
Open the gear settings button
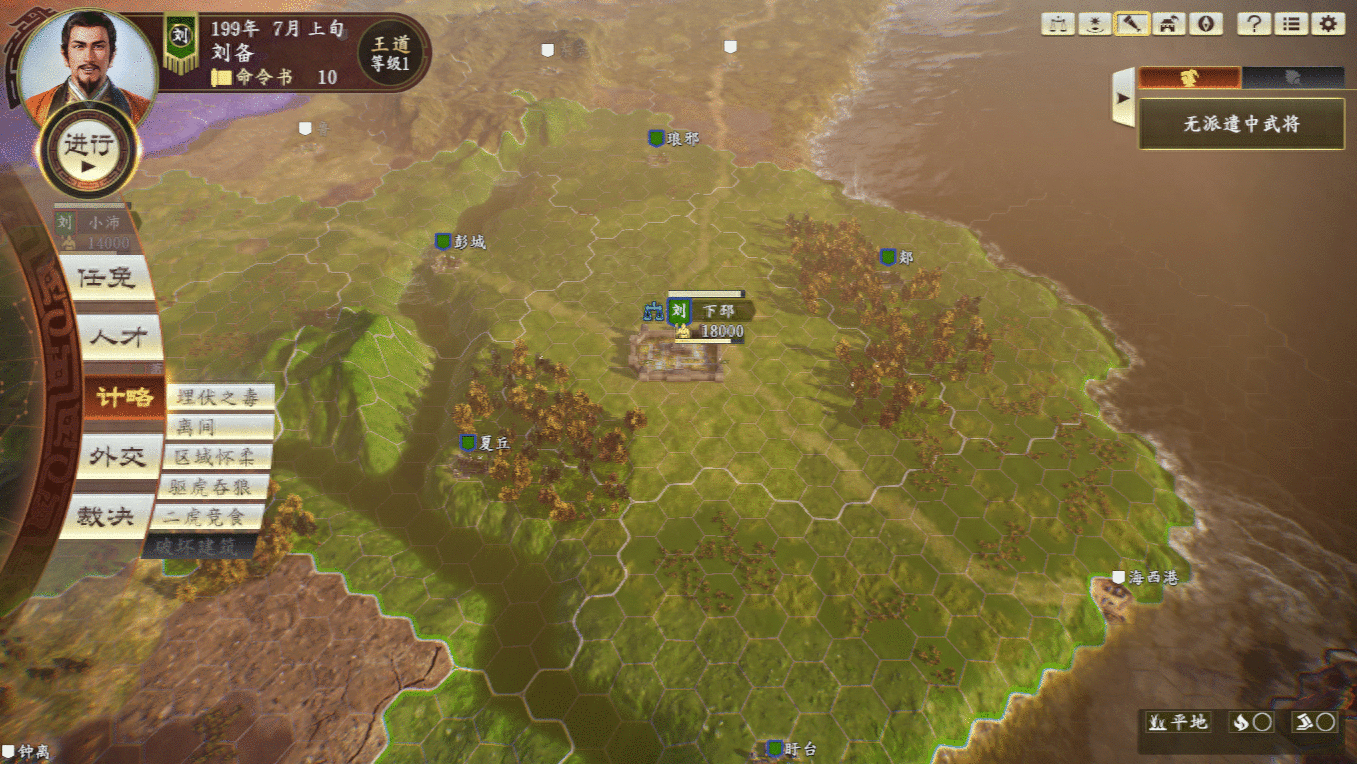pos(1328,24)
